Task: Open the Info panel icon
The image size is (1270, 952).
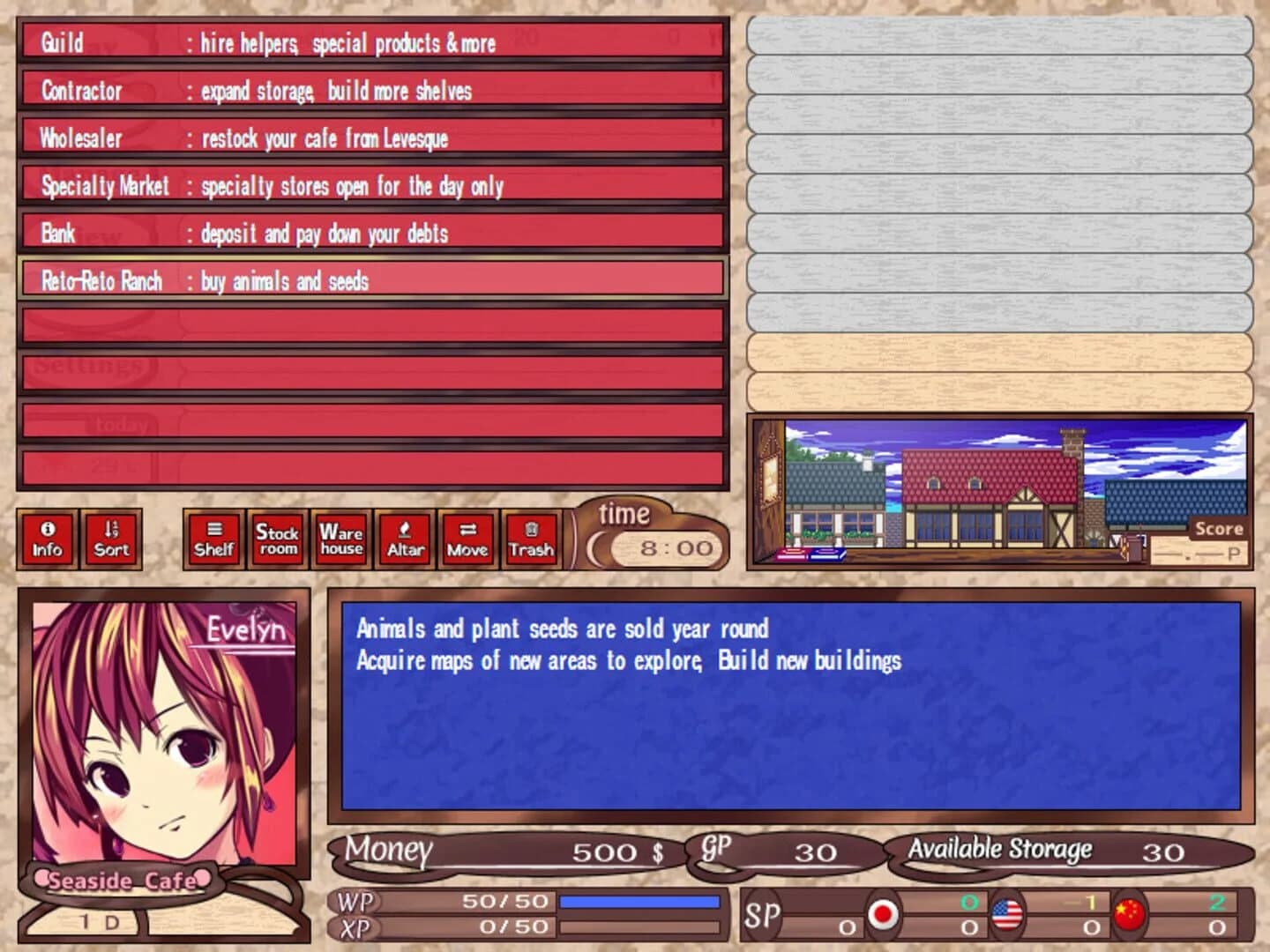Action: pos(45,539)
